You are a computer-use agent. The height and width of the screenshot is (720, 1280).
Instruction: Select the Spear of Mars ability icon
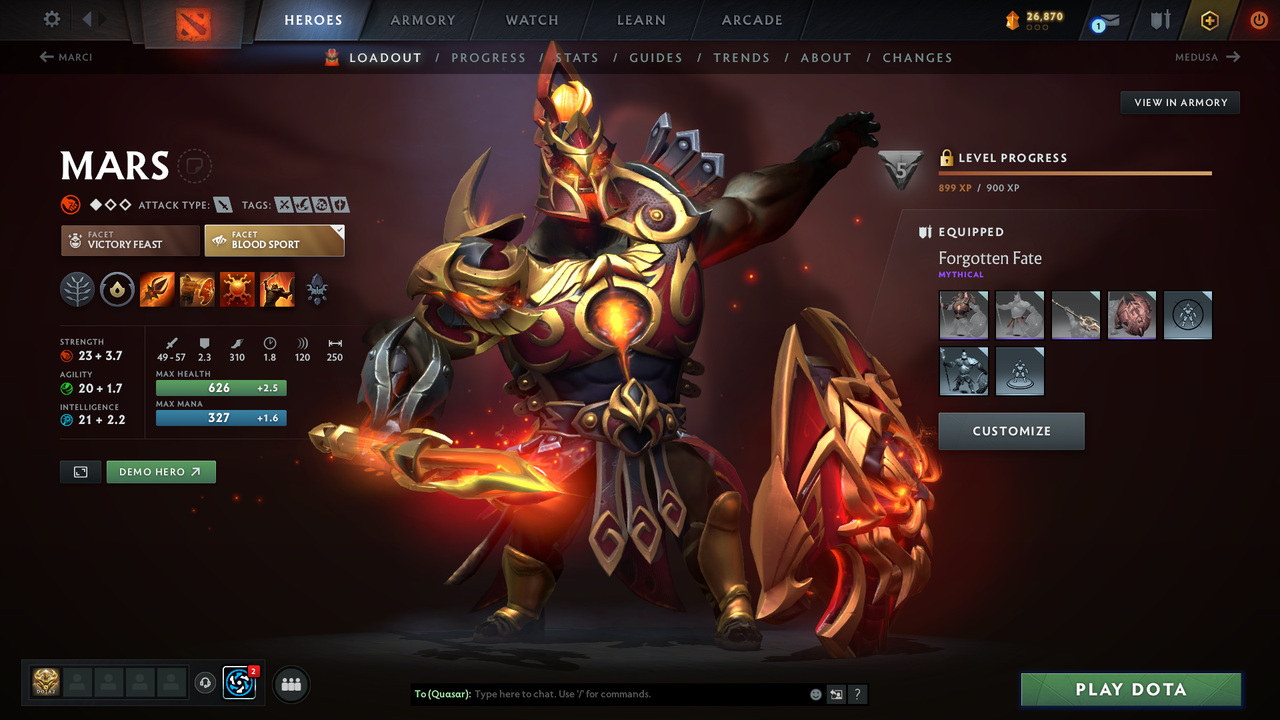pyautogui.click(x=157, y=290)
